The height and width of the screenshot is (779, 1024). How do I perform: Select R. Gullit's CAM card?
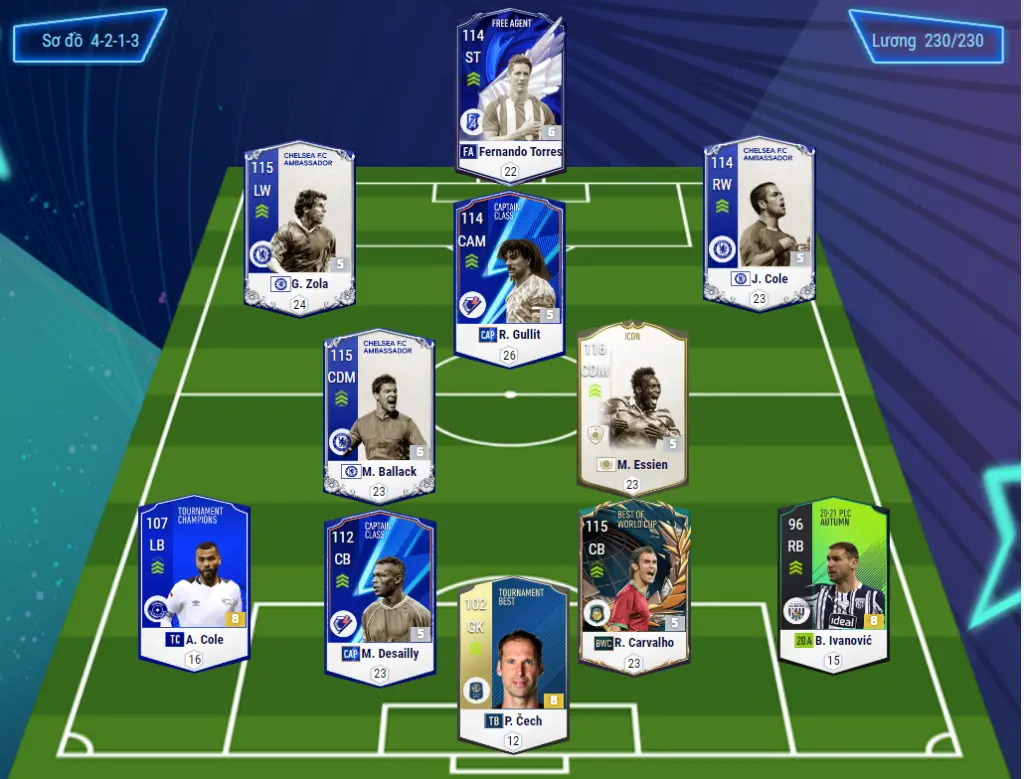[509, 271]
